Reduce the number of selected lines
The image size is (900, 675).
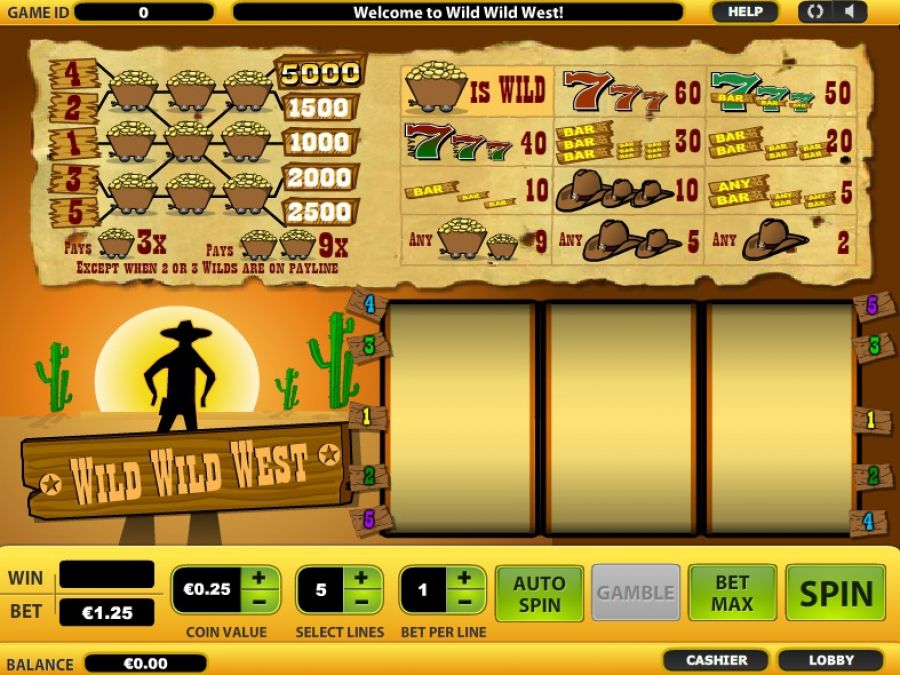click(363, 601)
